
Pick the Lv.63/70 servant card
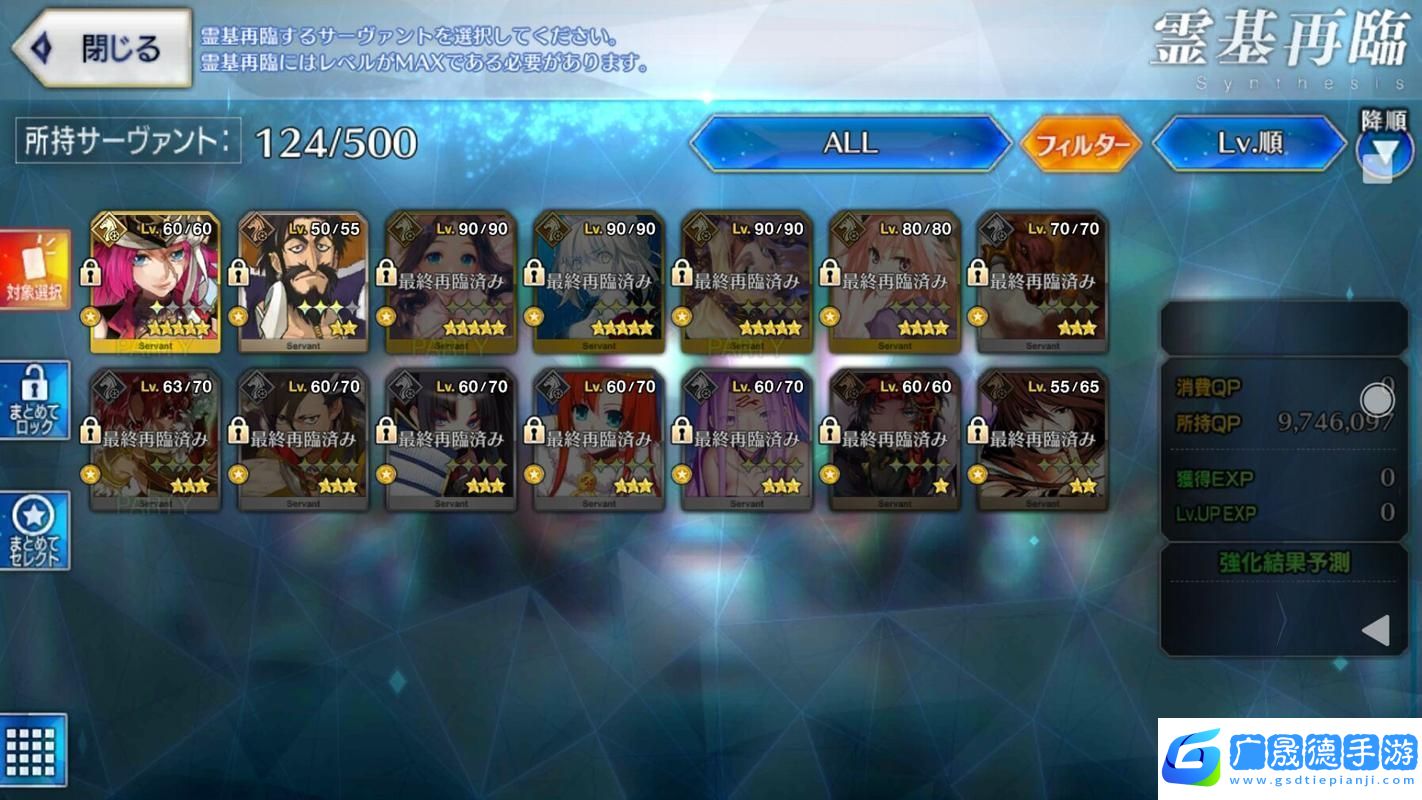[x=155, y=440]
